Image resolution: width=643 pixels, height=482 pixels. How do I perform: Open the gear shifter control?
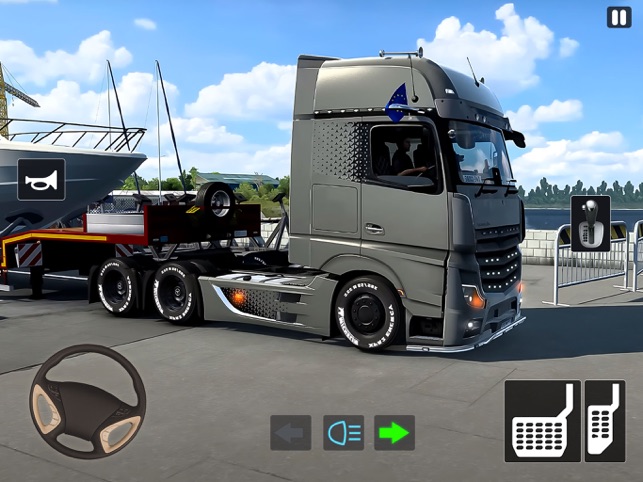(590, 222)
